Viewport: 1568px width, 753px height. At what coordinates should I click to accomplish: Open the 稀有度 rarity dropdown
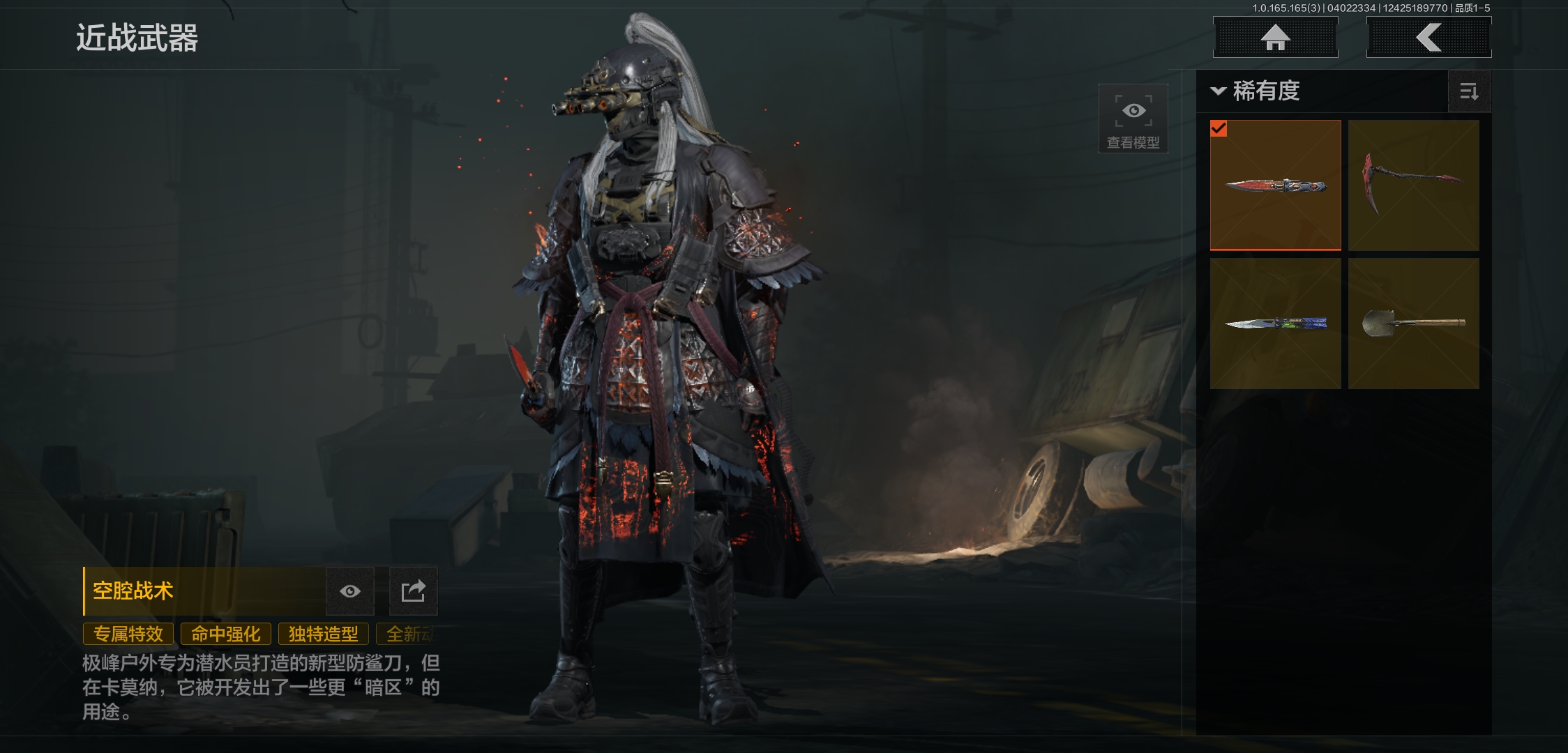[x=1256, y=91]
